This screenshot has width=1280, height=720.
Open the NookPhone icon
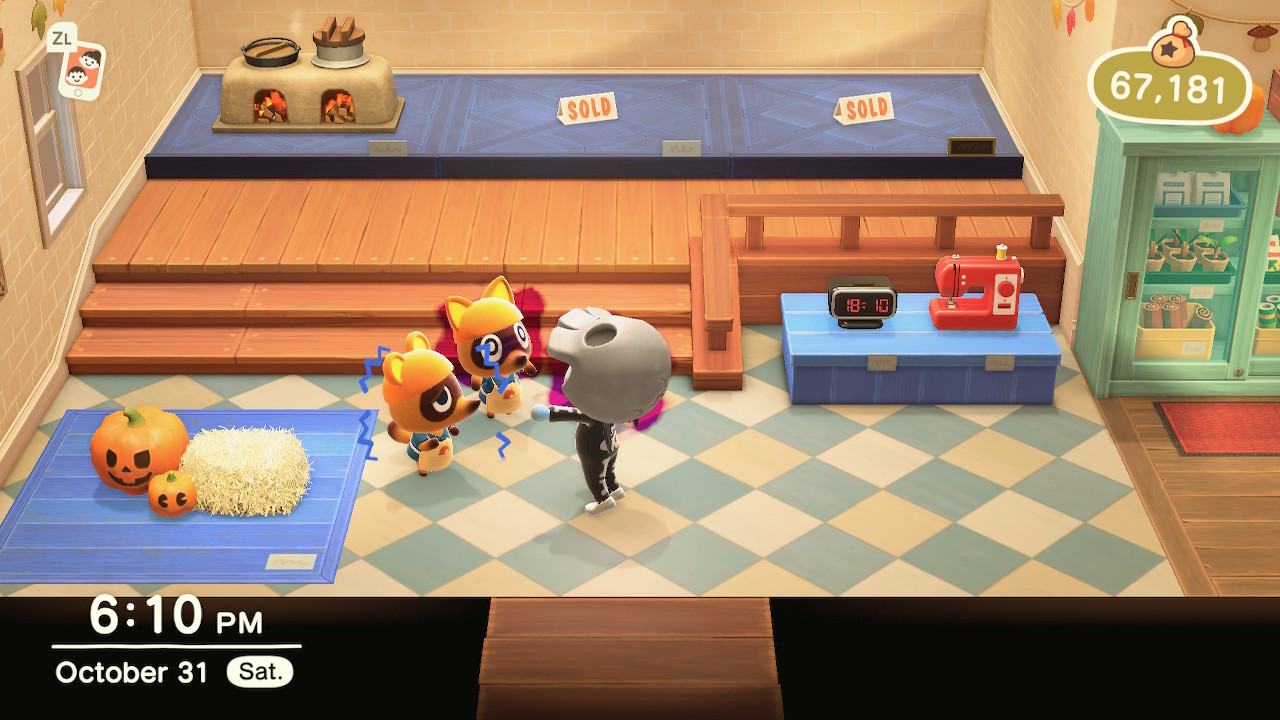(x=80, y=68)
